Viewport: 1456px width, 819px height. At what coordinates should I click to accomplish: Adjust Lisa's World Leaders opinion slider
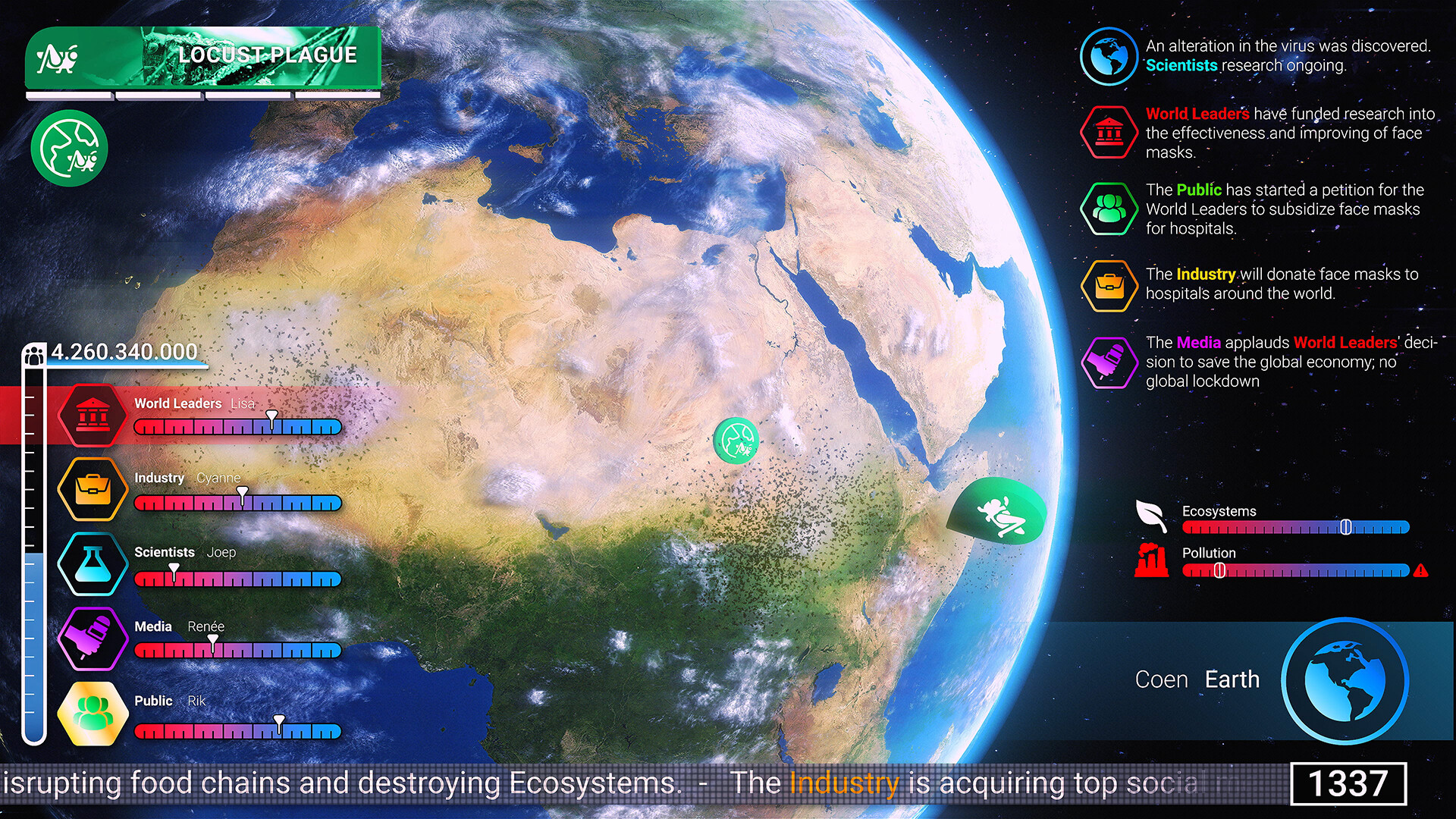coord(271,418)
